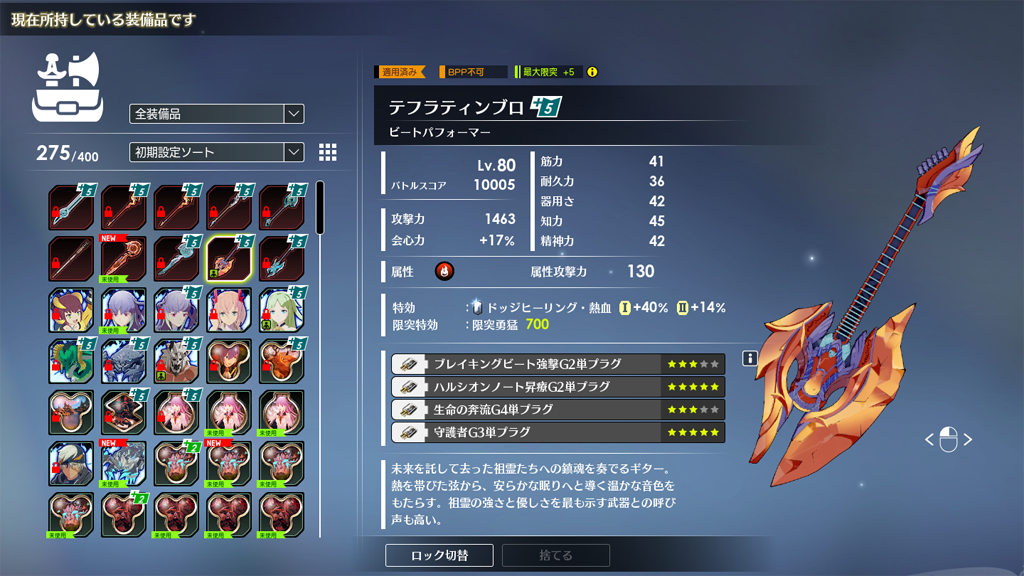
Task: Select the ハルシオンノート昇療G2 plug row
Action: tap(557, 387)
